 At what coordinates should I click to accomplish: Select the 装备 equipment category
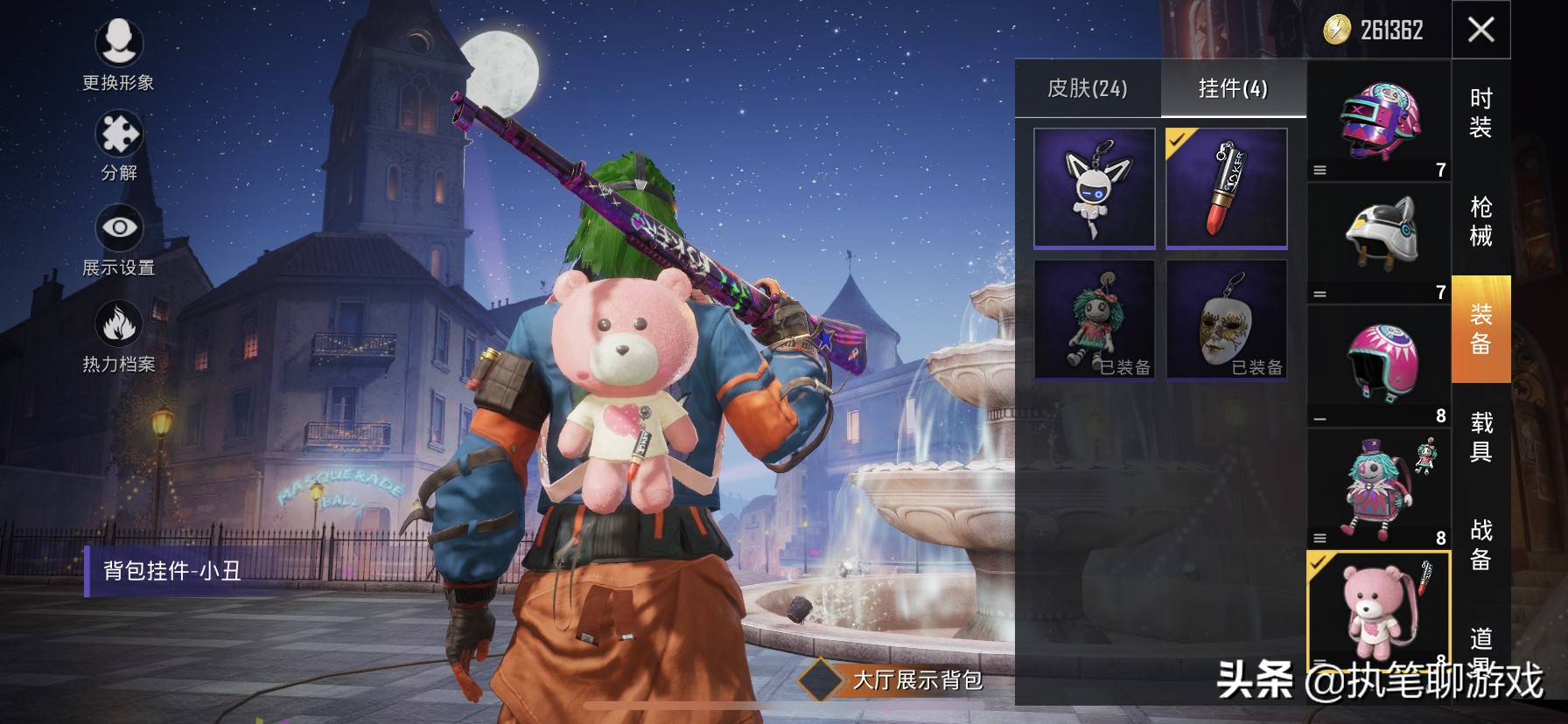tap(1480, 330)
